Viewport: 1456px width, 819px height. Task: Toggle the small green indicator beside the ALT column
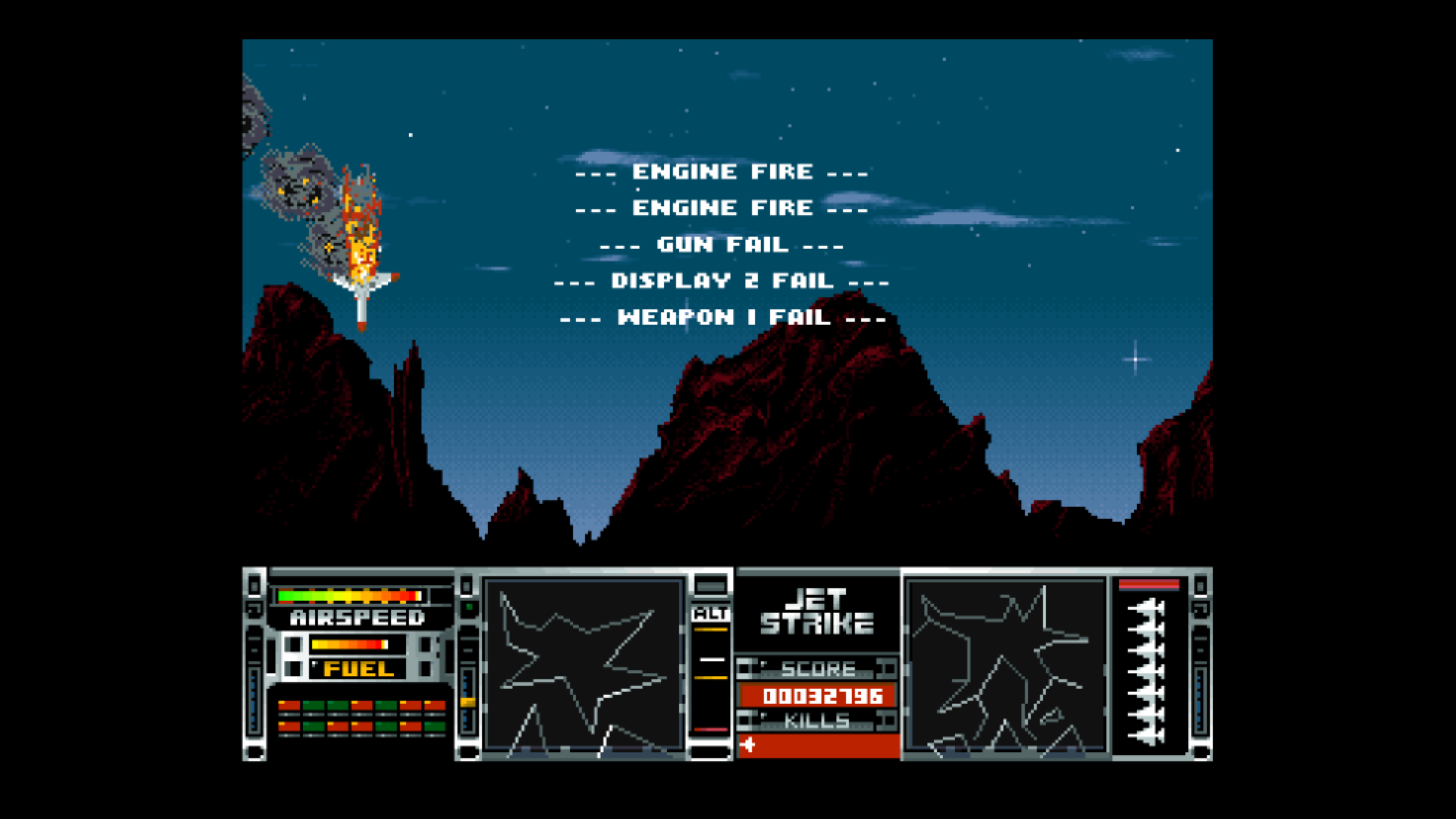tap(469, 607)
